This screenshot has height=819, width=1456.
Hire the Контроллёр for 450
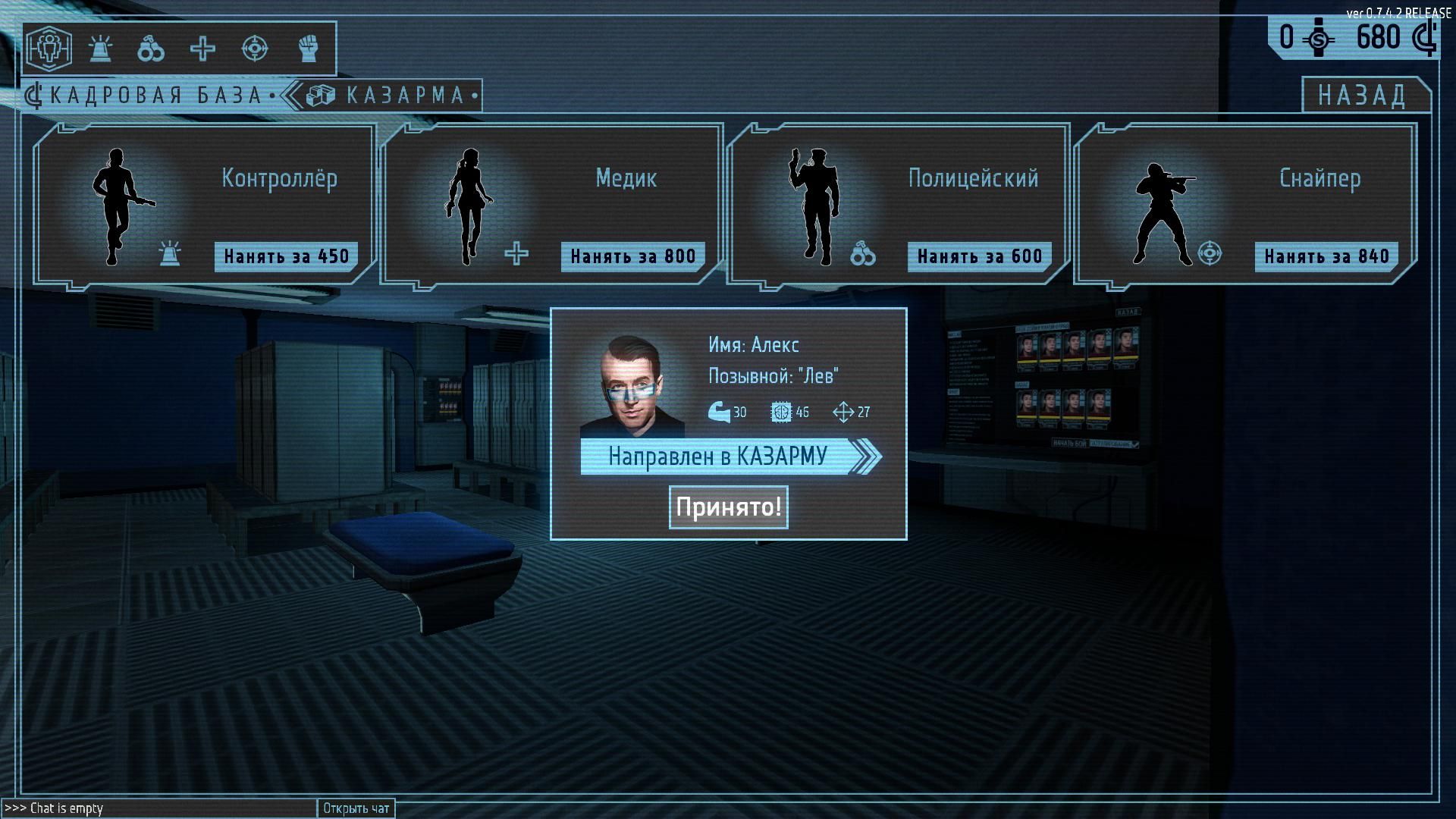pos(286,256)
